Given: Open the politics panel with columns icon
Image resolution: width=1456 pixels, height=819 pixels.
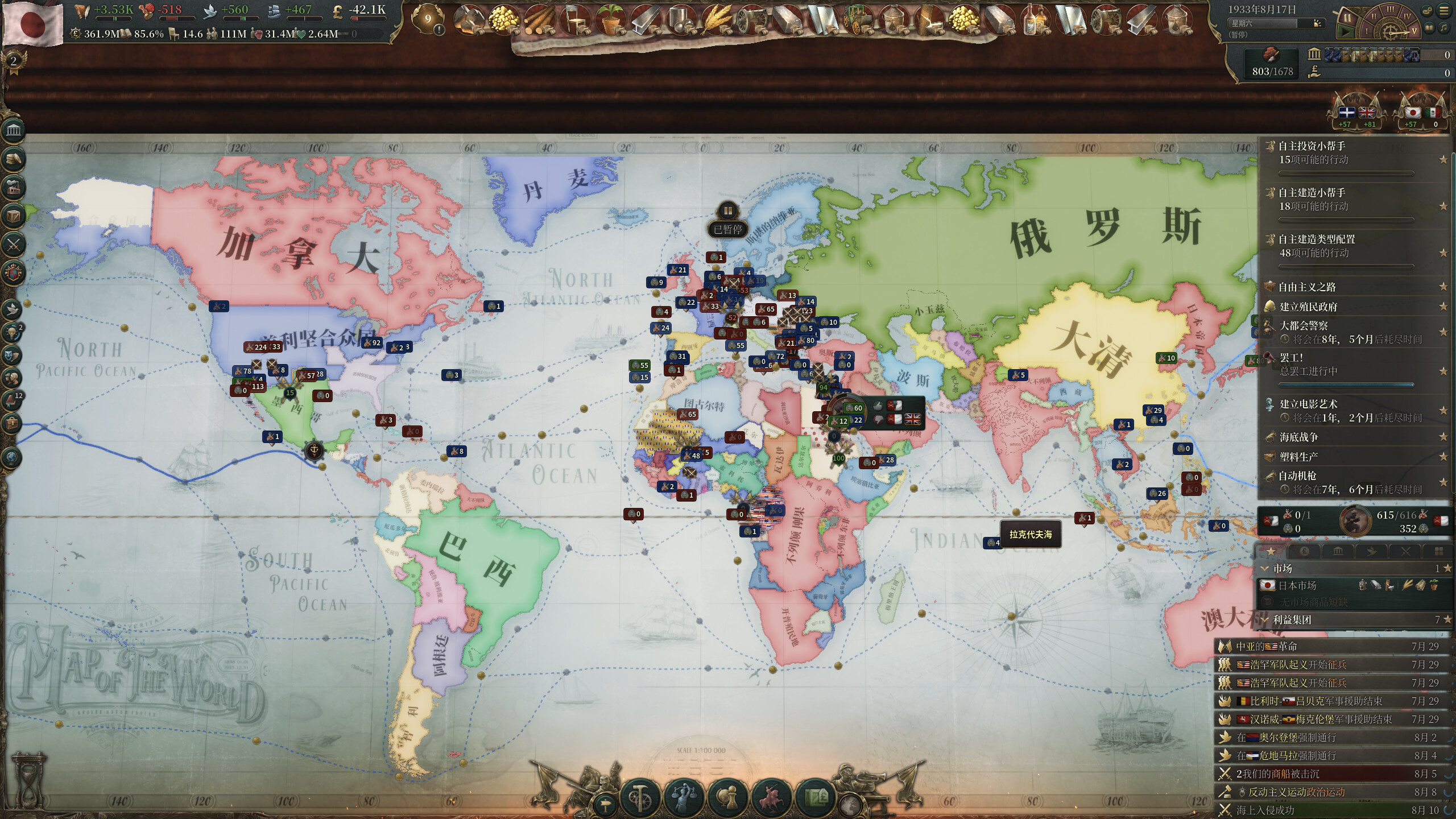Looking at the screenshot, I should click(14, 131).
